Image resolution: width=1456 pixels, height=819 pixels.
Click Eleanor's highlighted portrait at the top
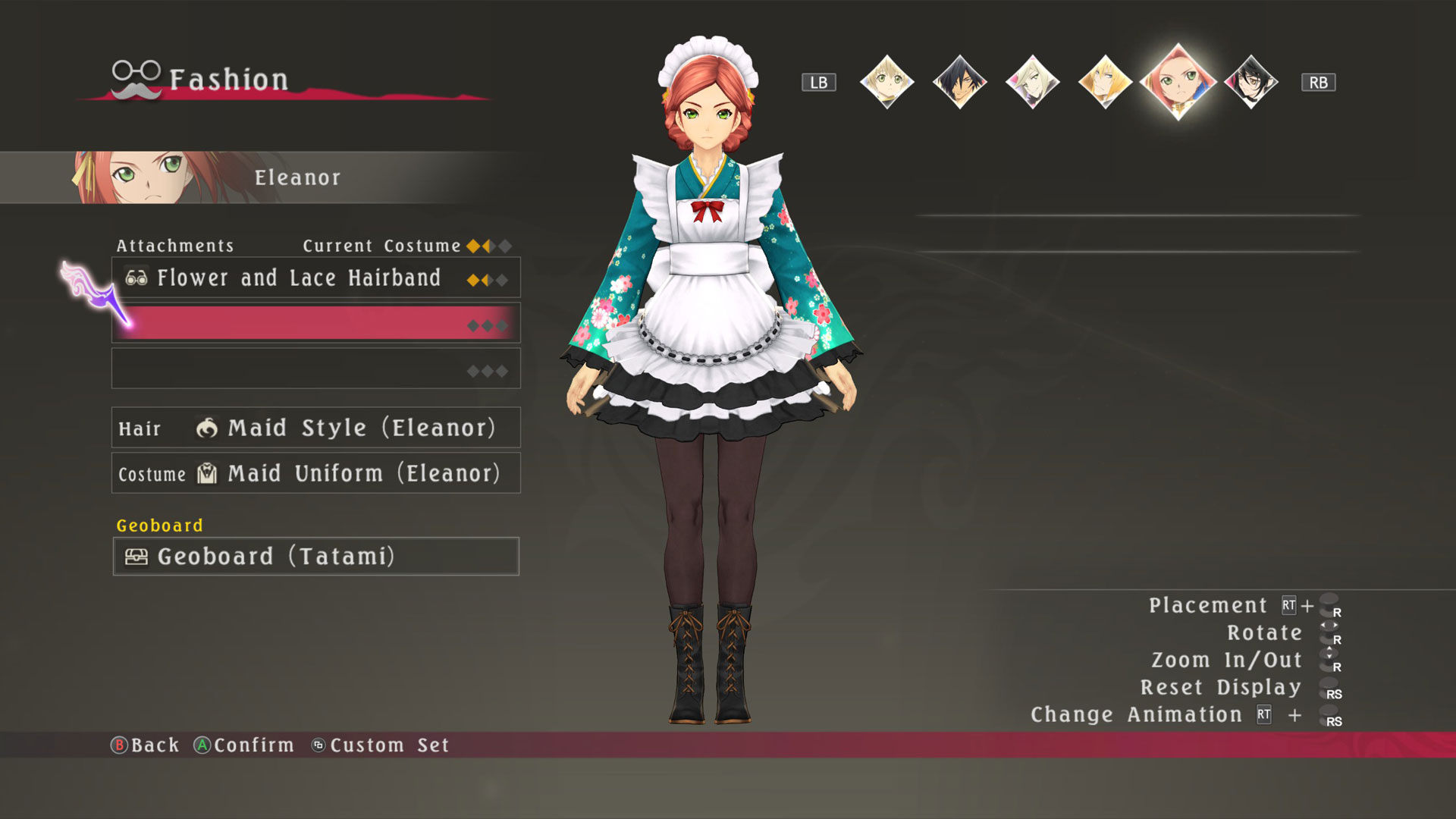pyautogui.click(x=1177, y=82)
